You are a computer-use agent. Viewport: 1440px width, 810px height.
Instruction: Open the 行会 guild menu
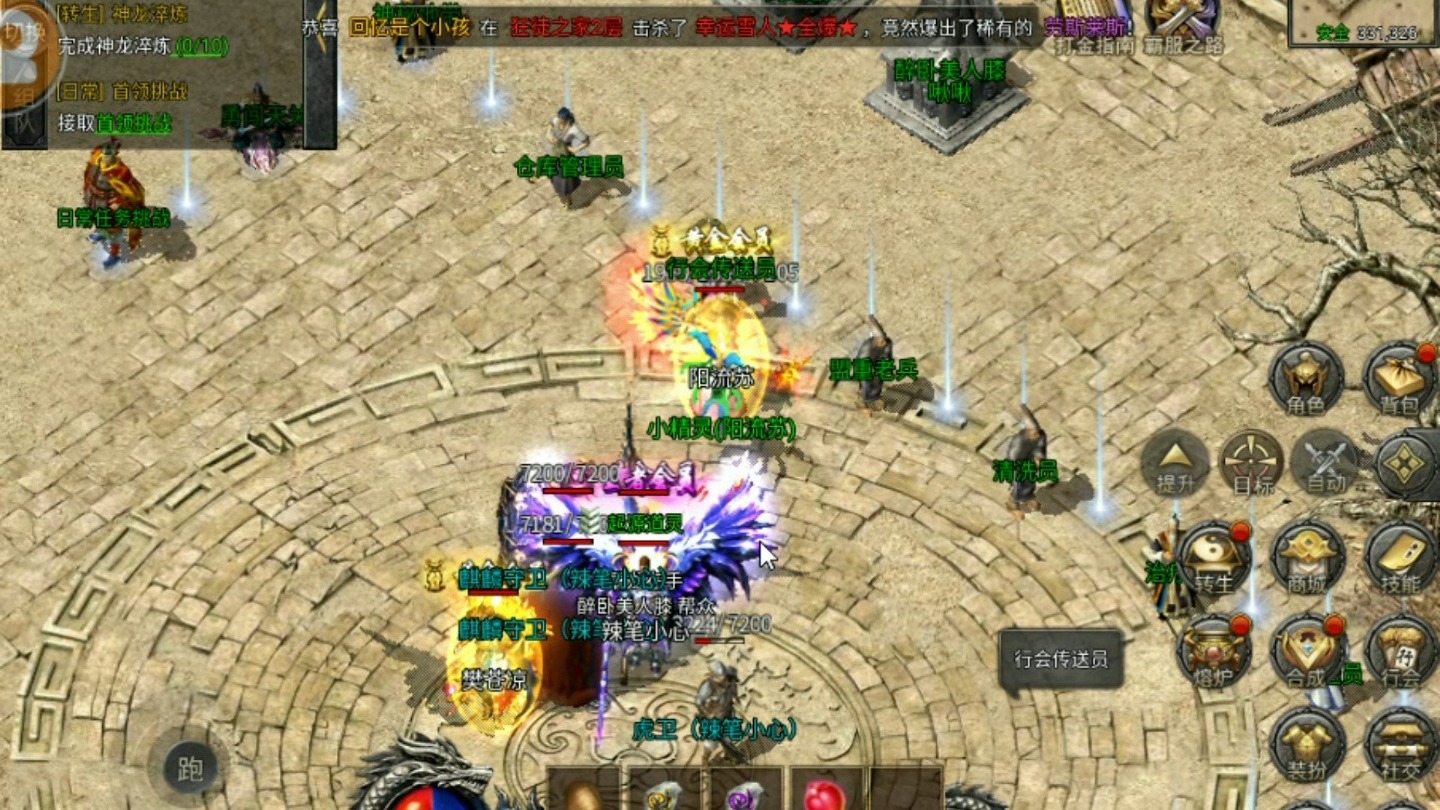click(x=1401, y=650)
